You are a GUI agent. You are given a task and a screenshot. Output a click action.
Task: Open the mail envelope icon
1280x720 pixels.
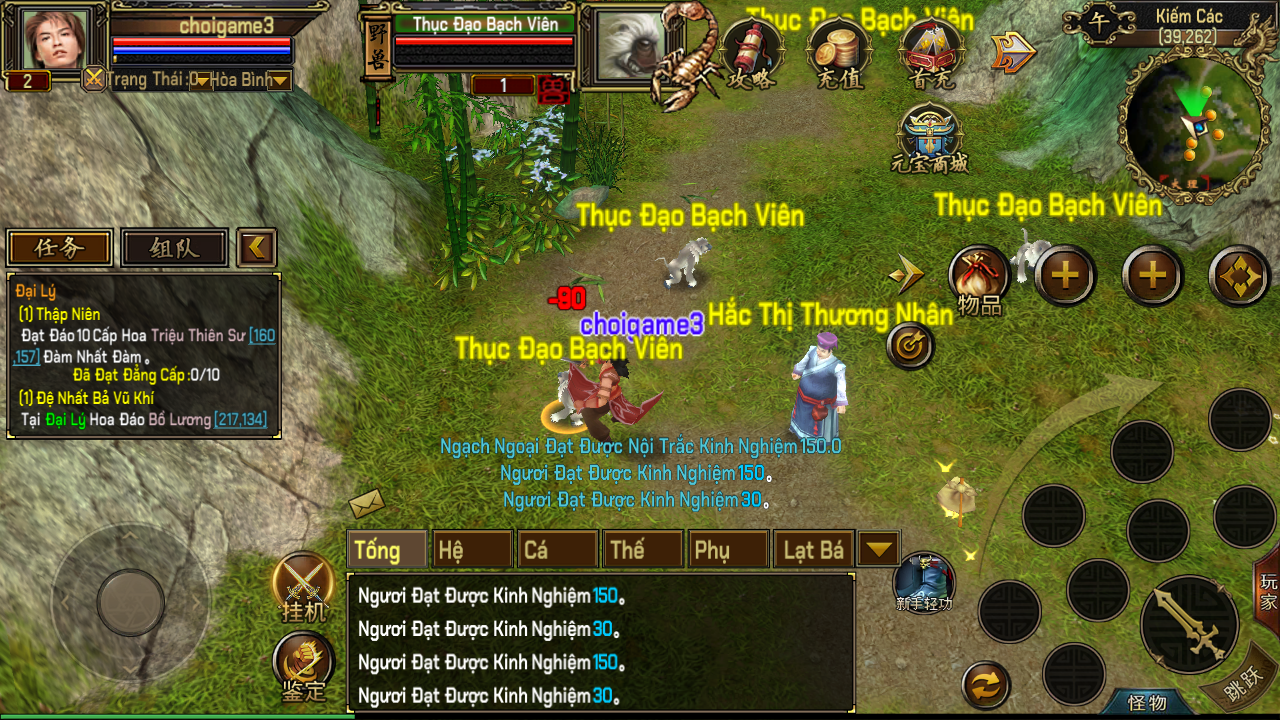pyautogui.click(x=366, y=502)
